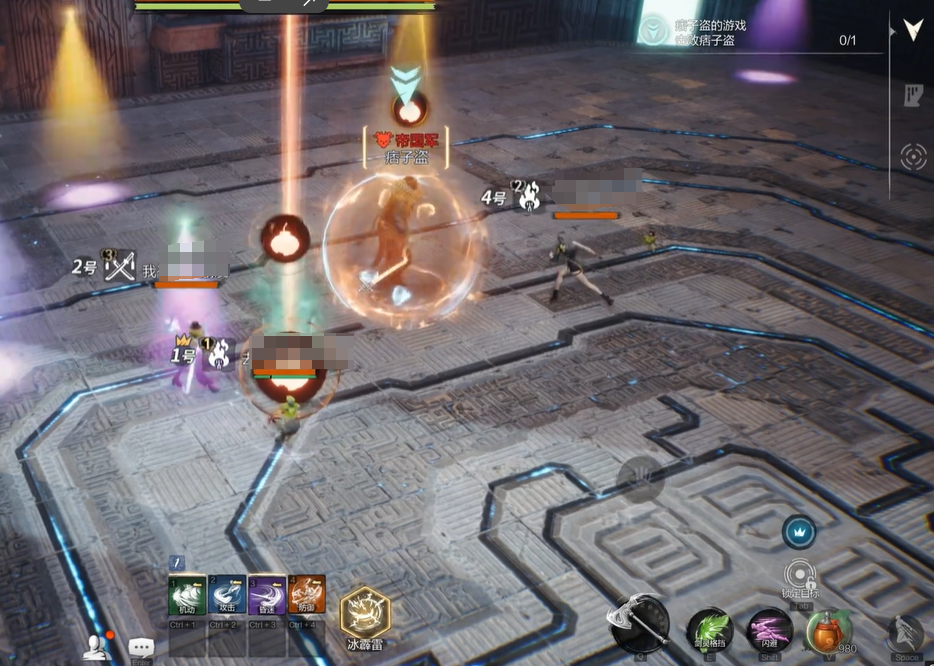Switch to the scroll tab on sidebar
This screenshot has width=934, height=666.
[x=912, y=95]
